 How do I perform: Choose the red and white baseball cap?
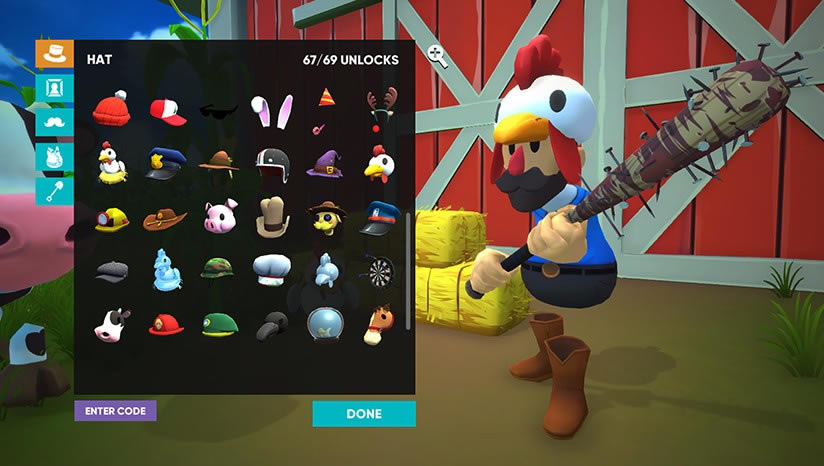[x=167, y=110]
